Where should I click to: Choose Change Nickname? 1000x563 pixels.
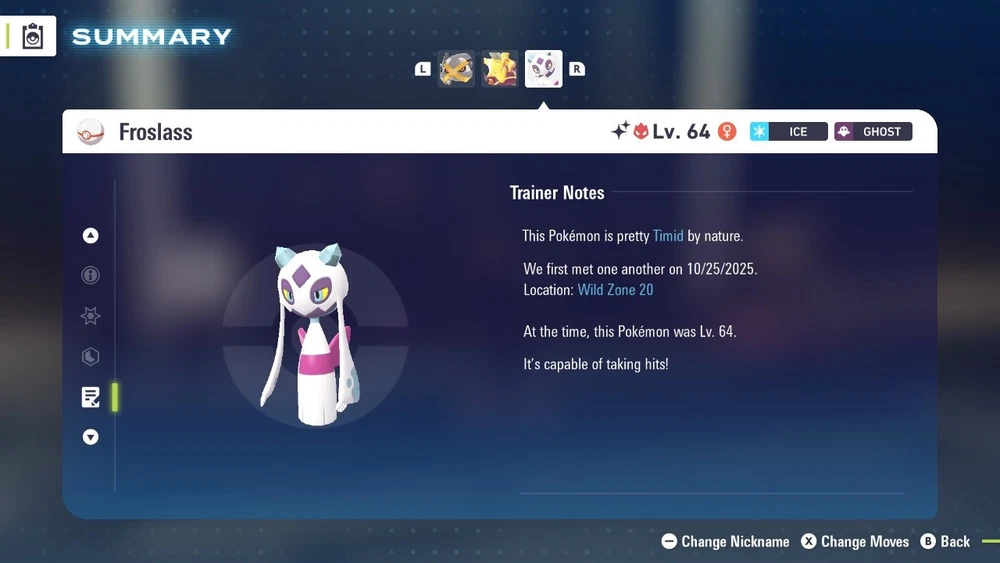pyautogui.click(x=726, y=542)
